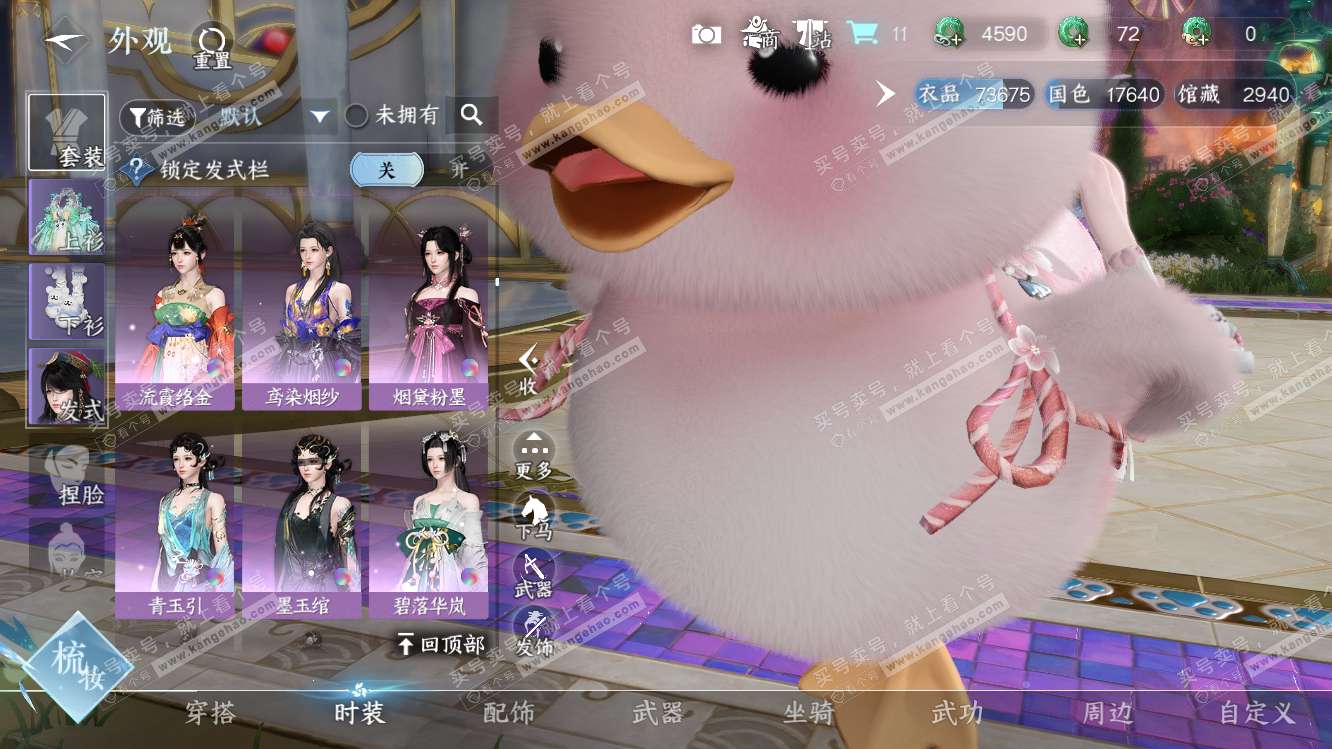Screen dimensions: 1332x749
Task: Choose the 碧落华岚 outfit
Action: [430, 520]
